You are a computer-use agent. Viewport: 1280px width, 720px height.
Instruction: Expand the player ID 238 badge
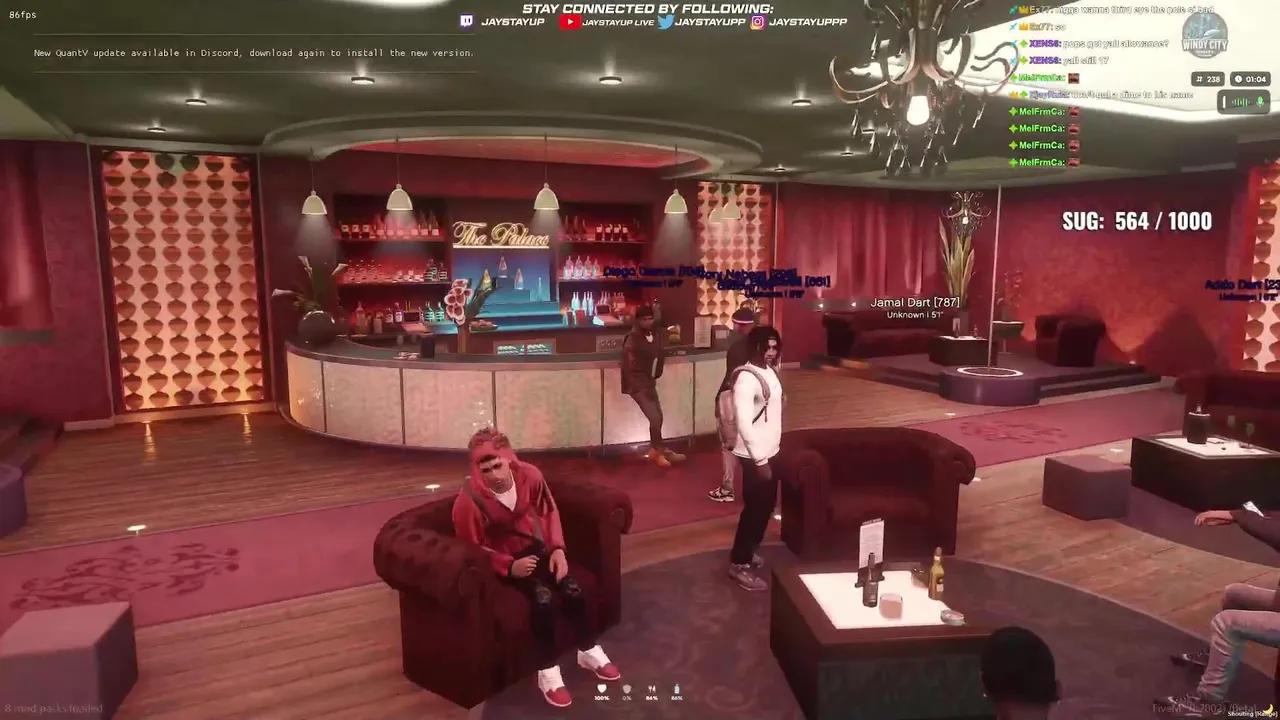[x=1208, y=79]
